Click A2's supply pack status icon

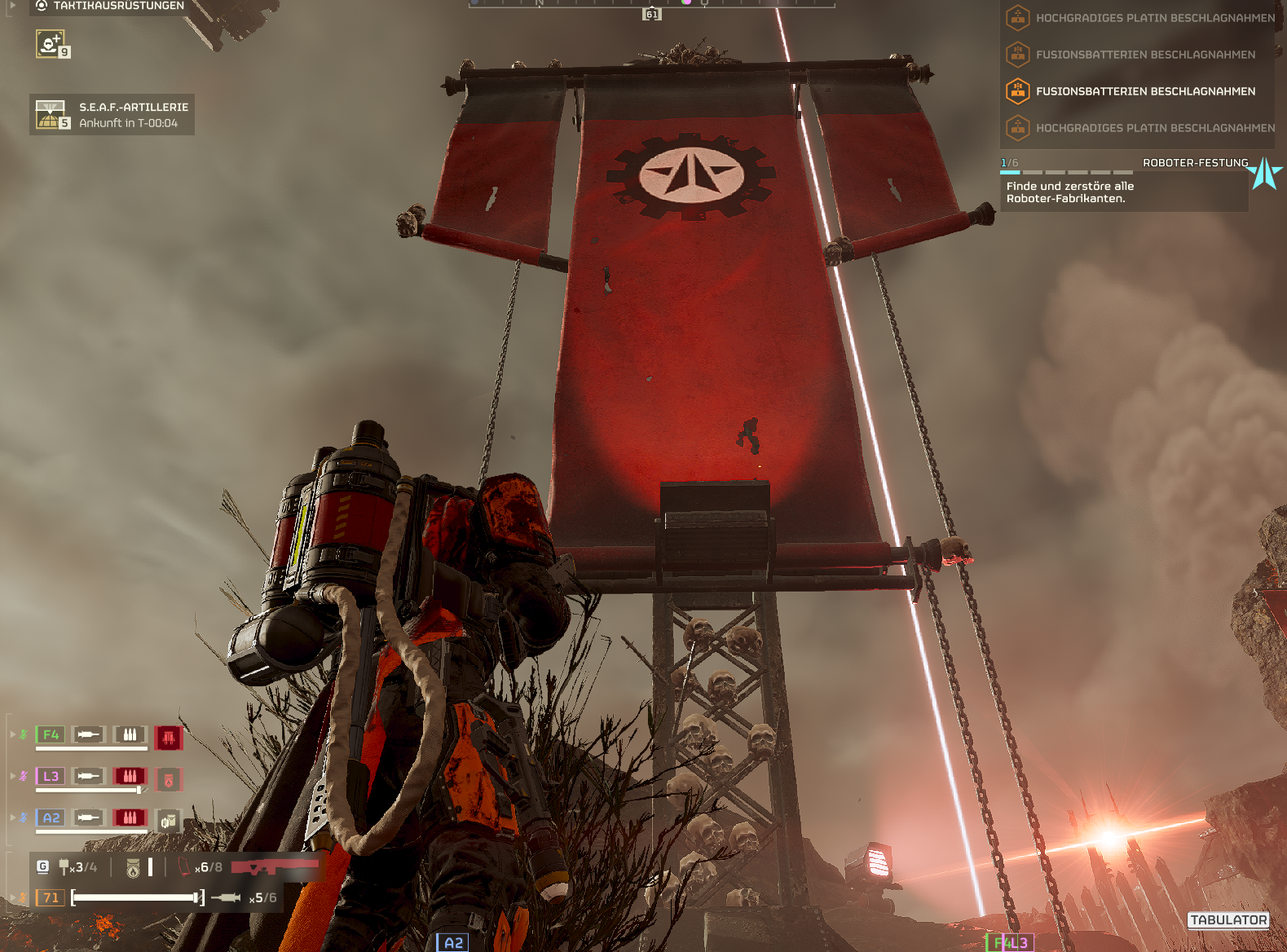pos(169,822)
